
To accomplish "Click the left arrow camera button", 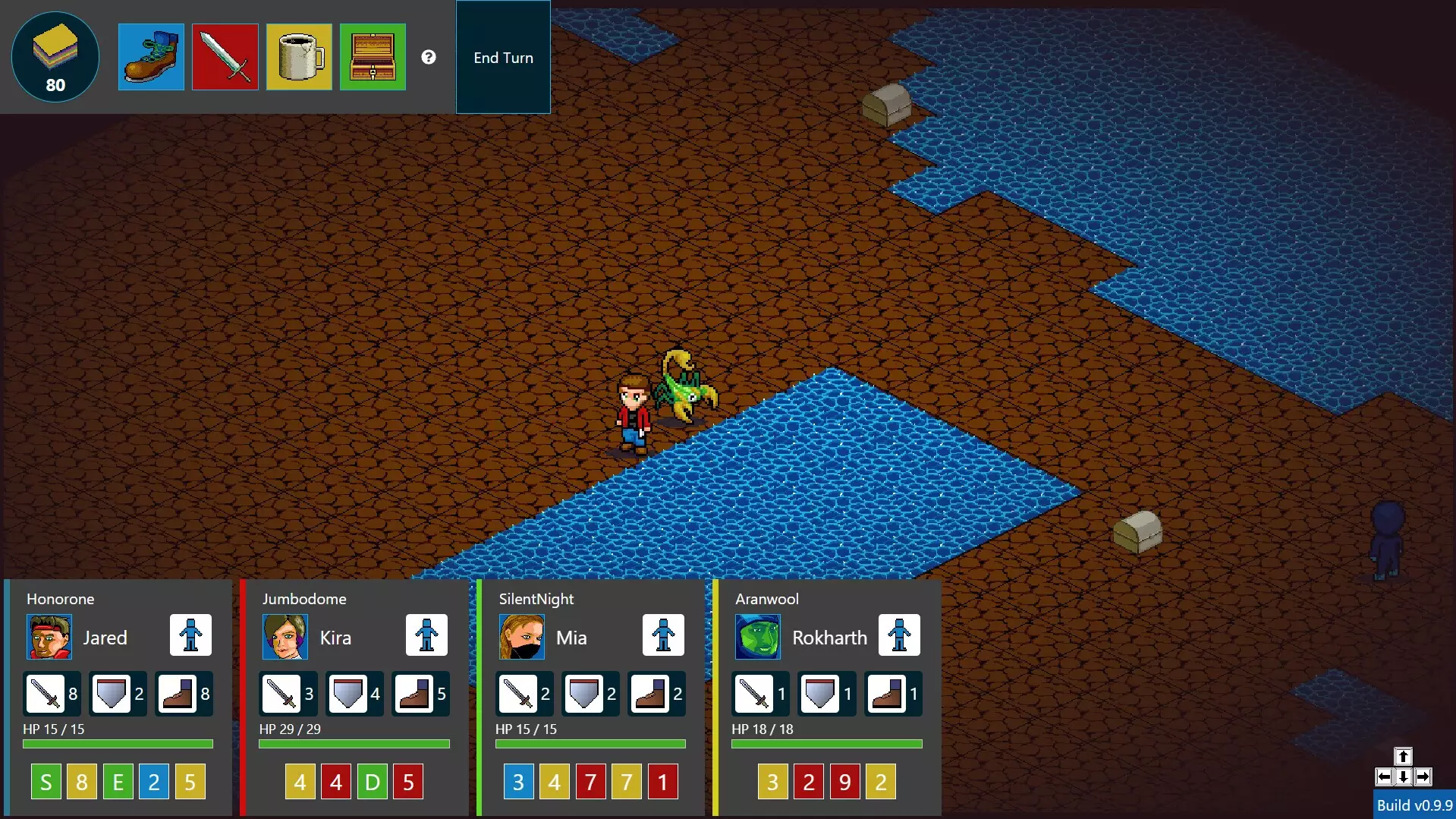I will pyautogui.click(x=1384, y=776).
